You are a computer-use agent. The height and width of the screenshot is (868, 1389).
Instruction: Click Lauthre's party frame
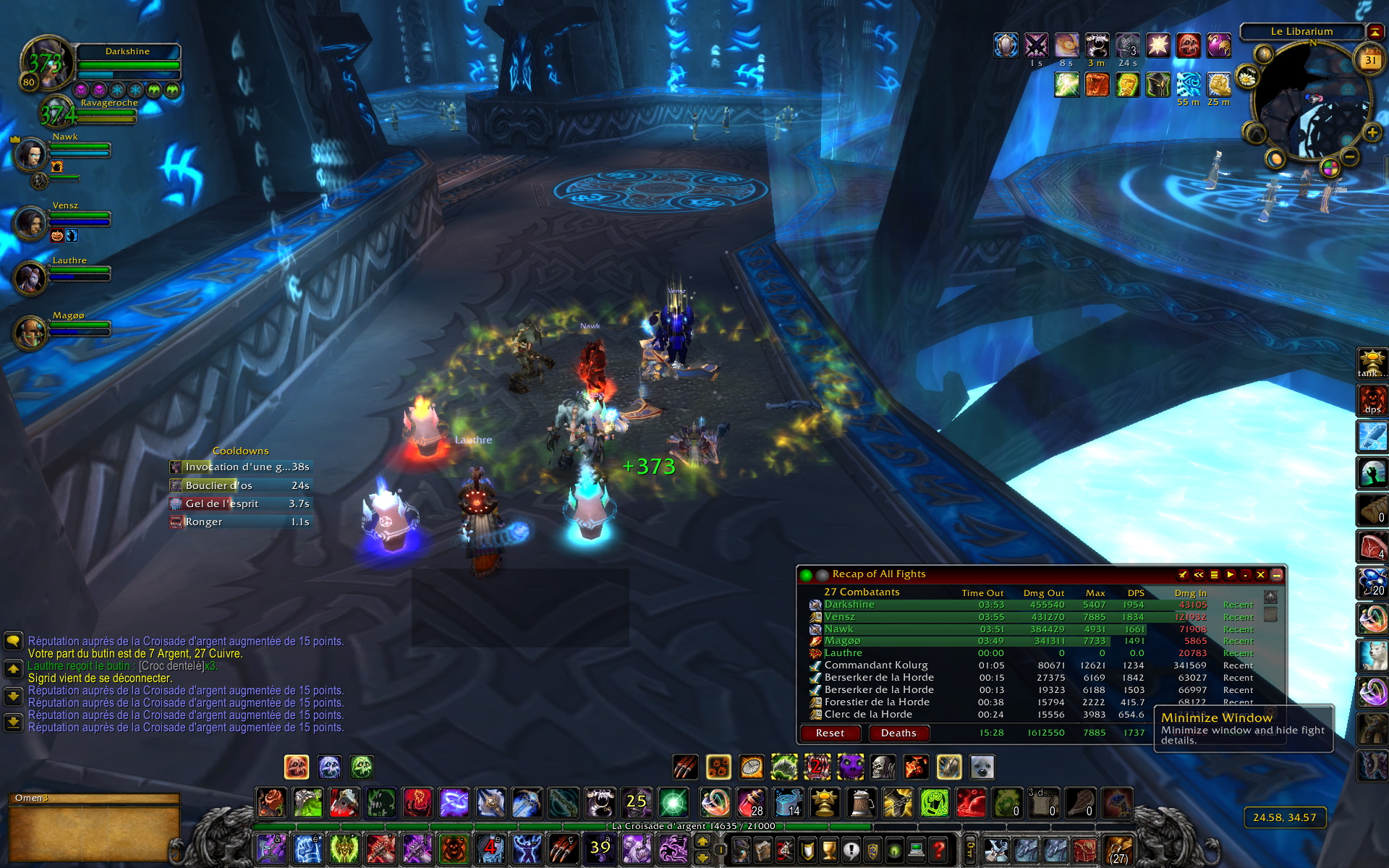click(x=30, y=277)
